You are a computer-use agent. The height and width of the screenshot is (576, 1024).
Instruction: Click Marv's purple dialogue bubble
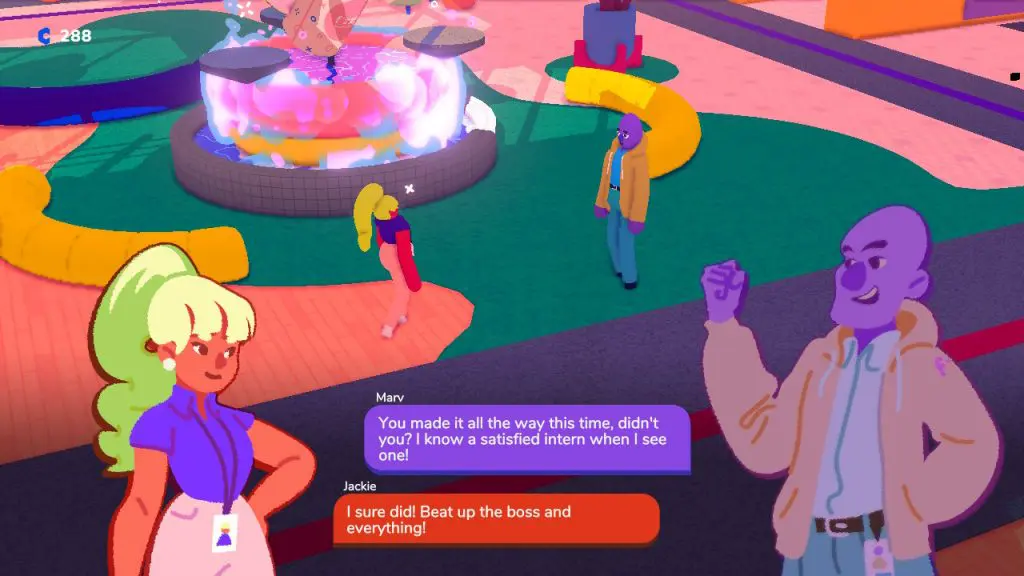[526, 438]
